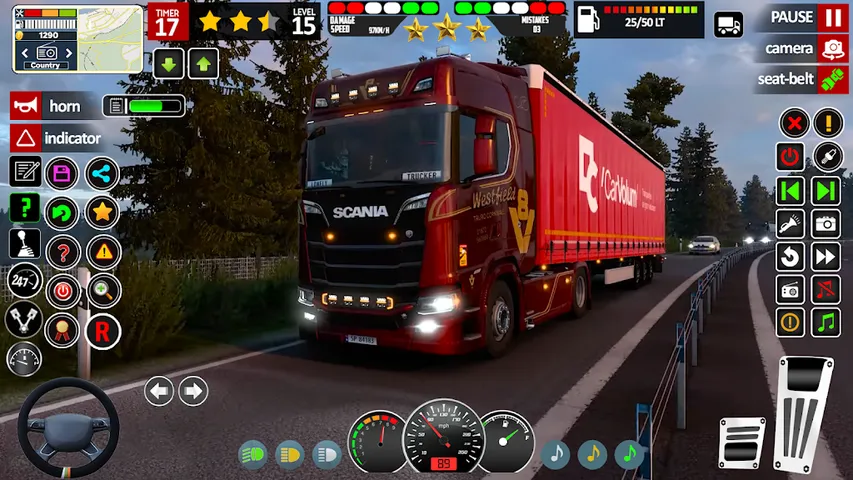
Task: Play the green music note icon
Action: (x=629, y=455)
